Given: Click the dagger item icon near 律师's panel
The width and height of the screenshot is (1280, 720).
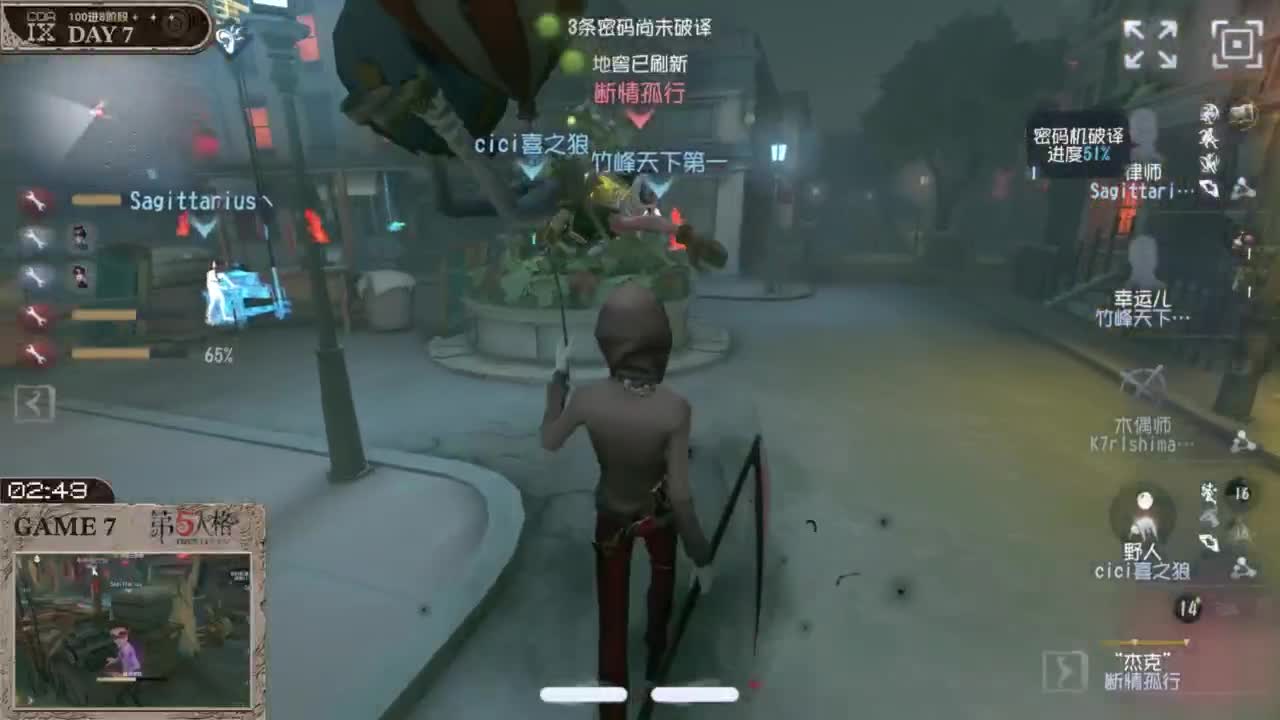Looking at the screenshot, I should (1211, 188).
